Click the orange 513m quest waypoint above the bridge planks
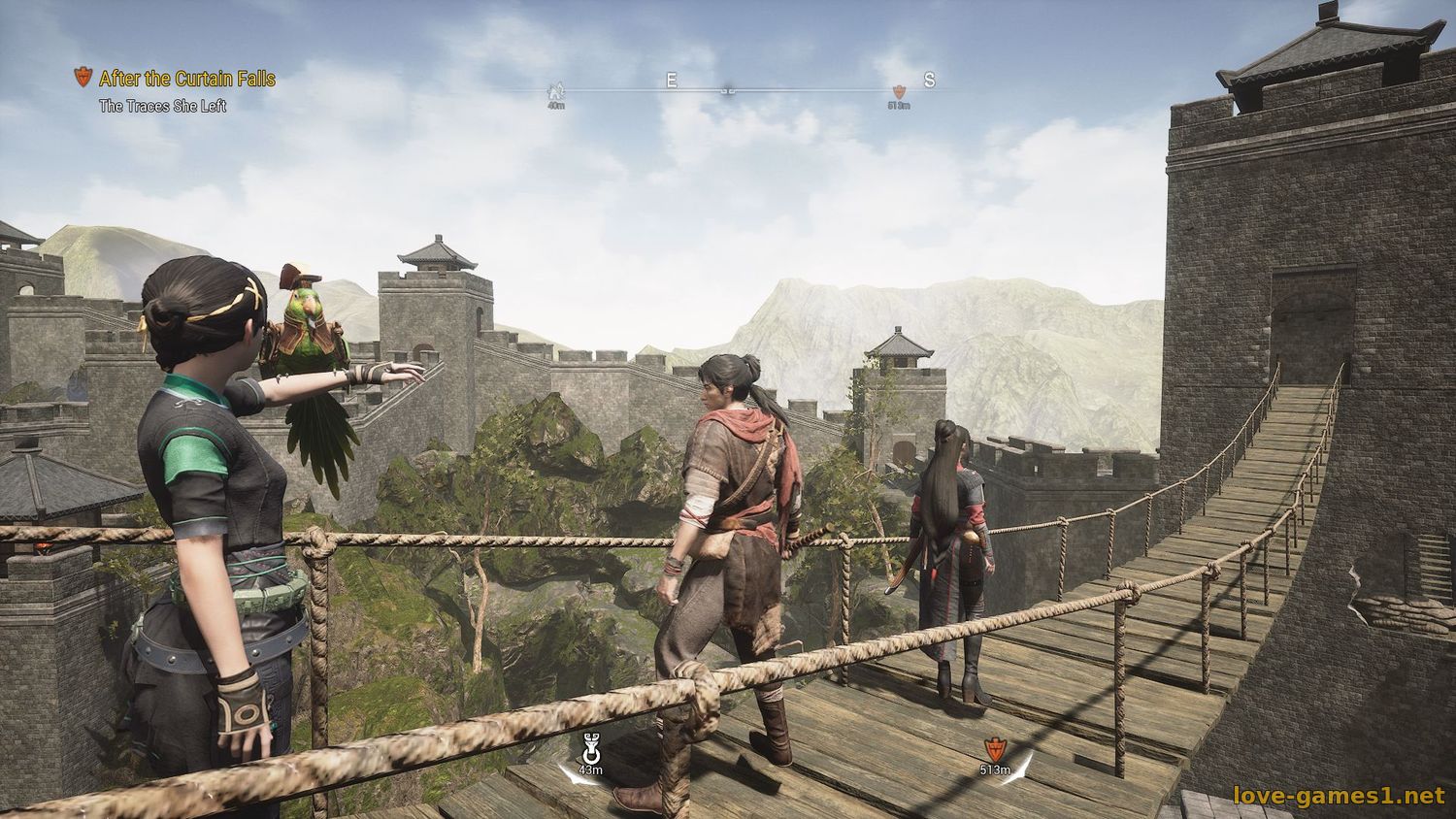Screen dimensions: 1456x819 click(994, 749)
